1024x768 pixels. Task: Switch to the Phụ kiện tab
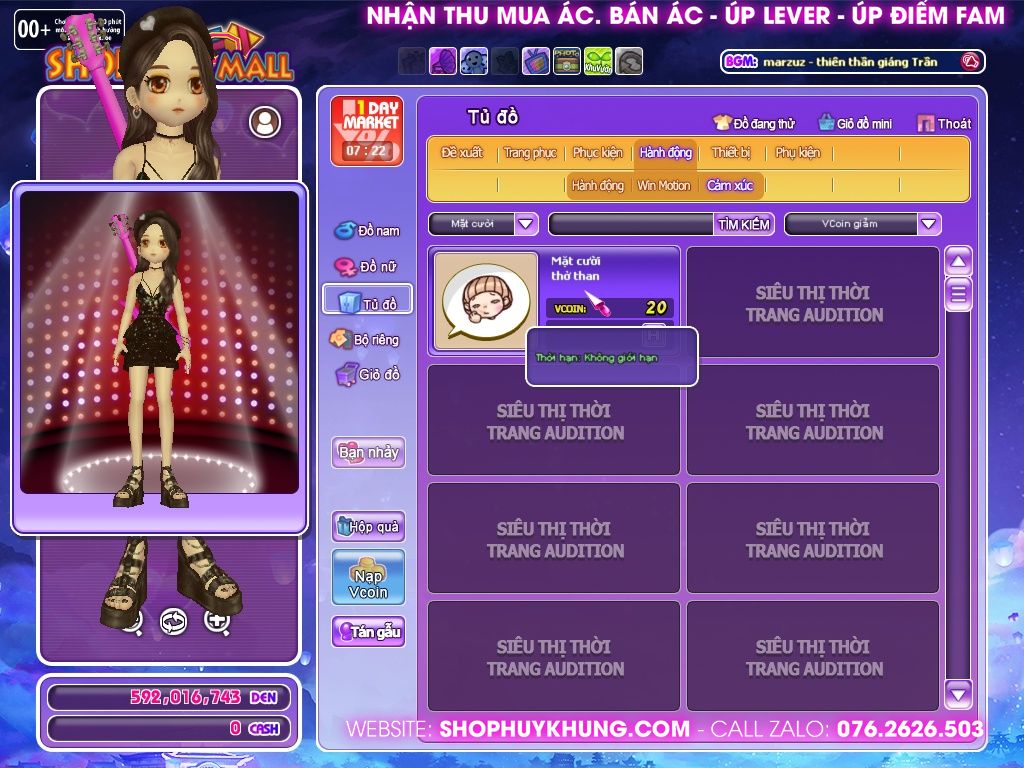(x=797, y=153)
